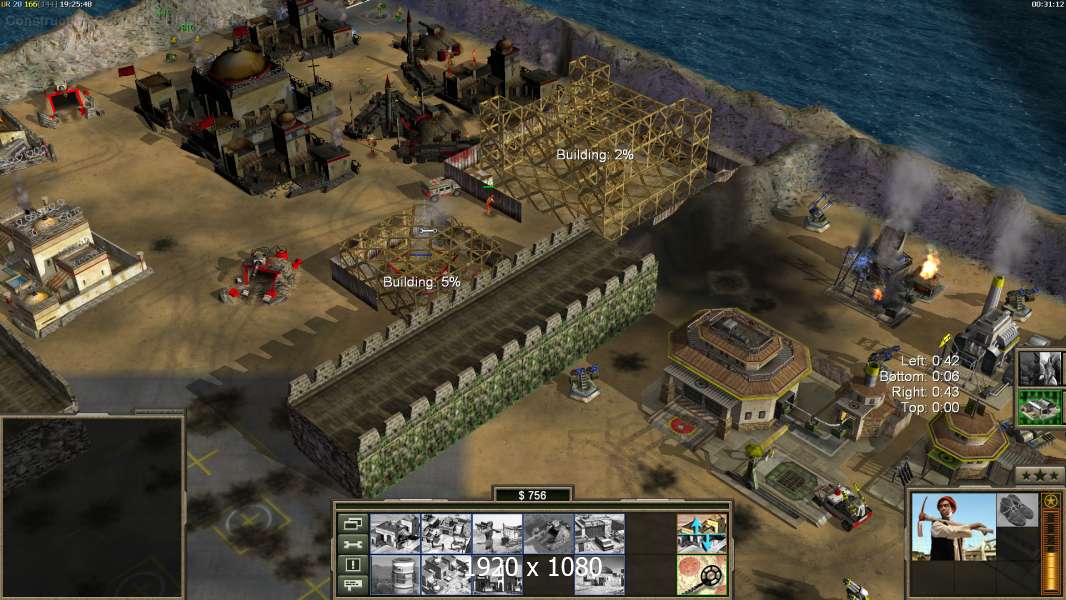
Task: Choose the Barracks build icon
Action: click(x=446, y=533)
